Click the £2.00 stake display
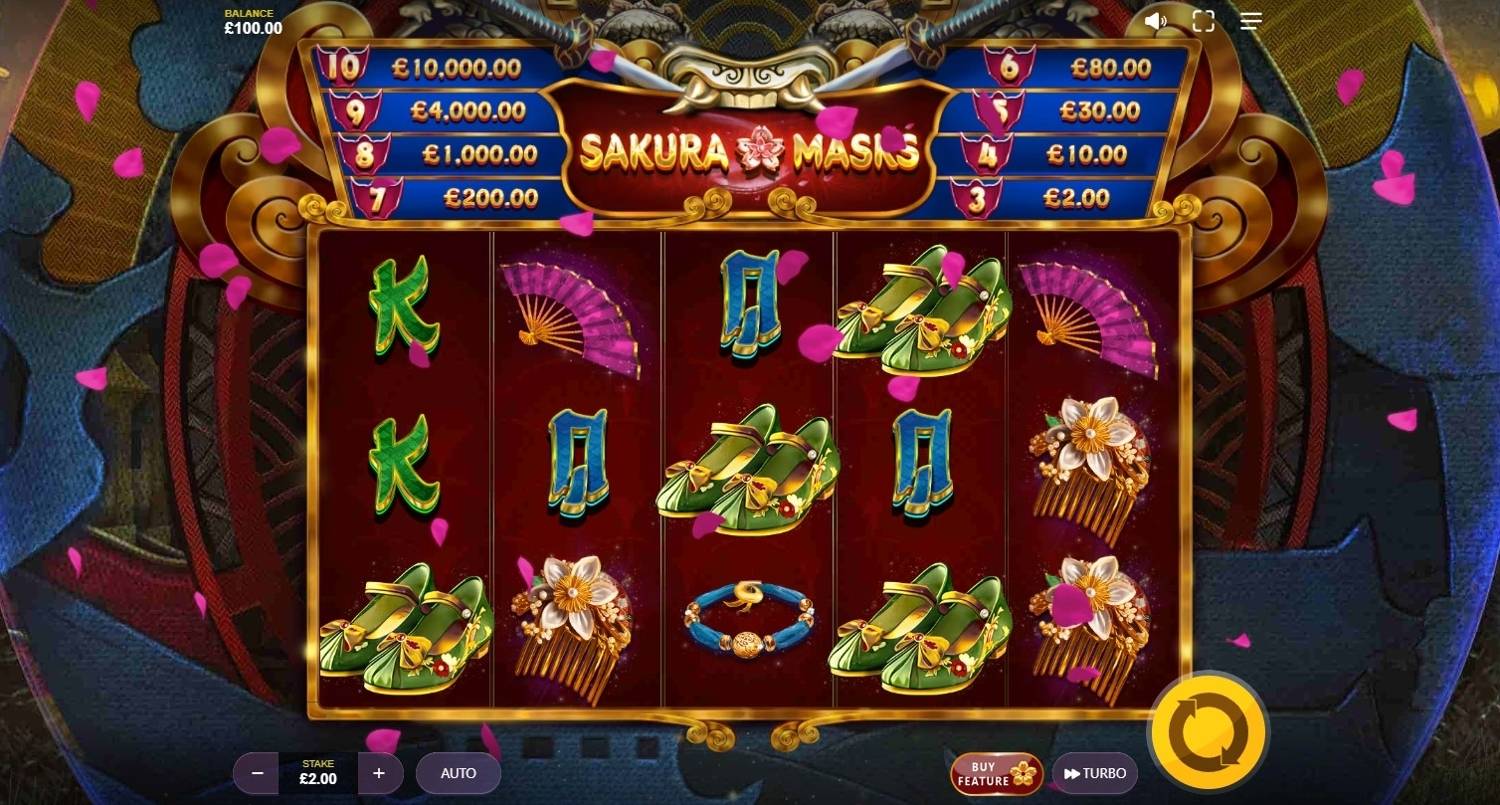This screenshot has height=805, width=1500. 317,772
